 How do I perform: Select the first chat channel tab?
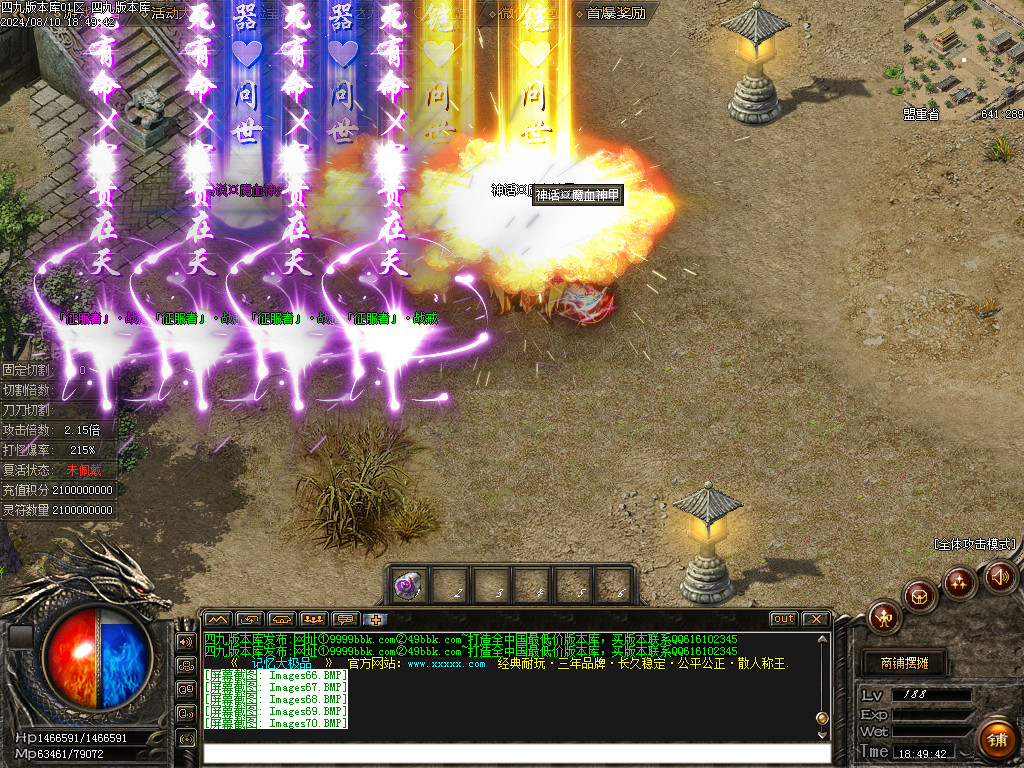(x=218, y=619)
